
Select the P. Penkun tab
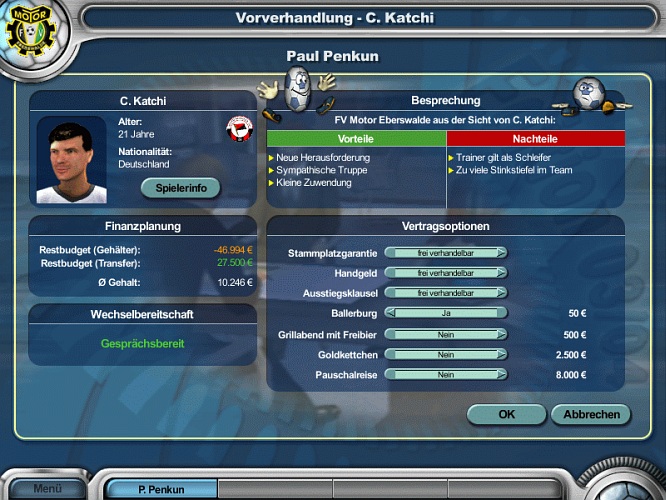[161, 490]
